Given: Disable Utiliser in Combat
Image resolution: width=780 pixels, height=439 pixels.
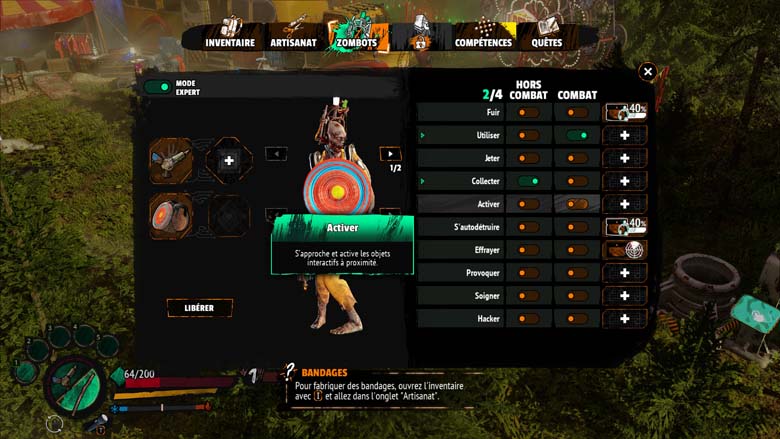Looking at the screenshot, I should pyautogui.click(x=577, y=135).
